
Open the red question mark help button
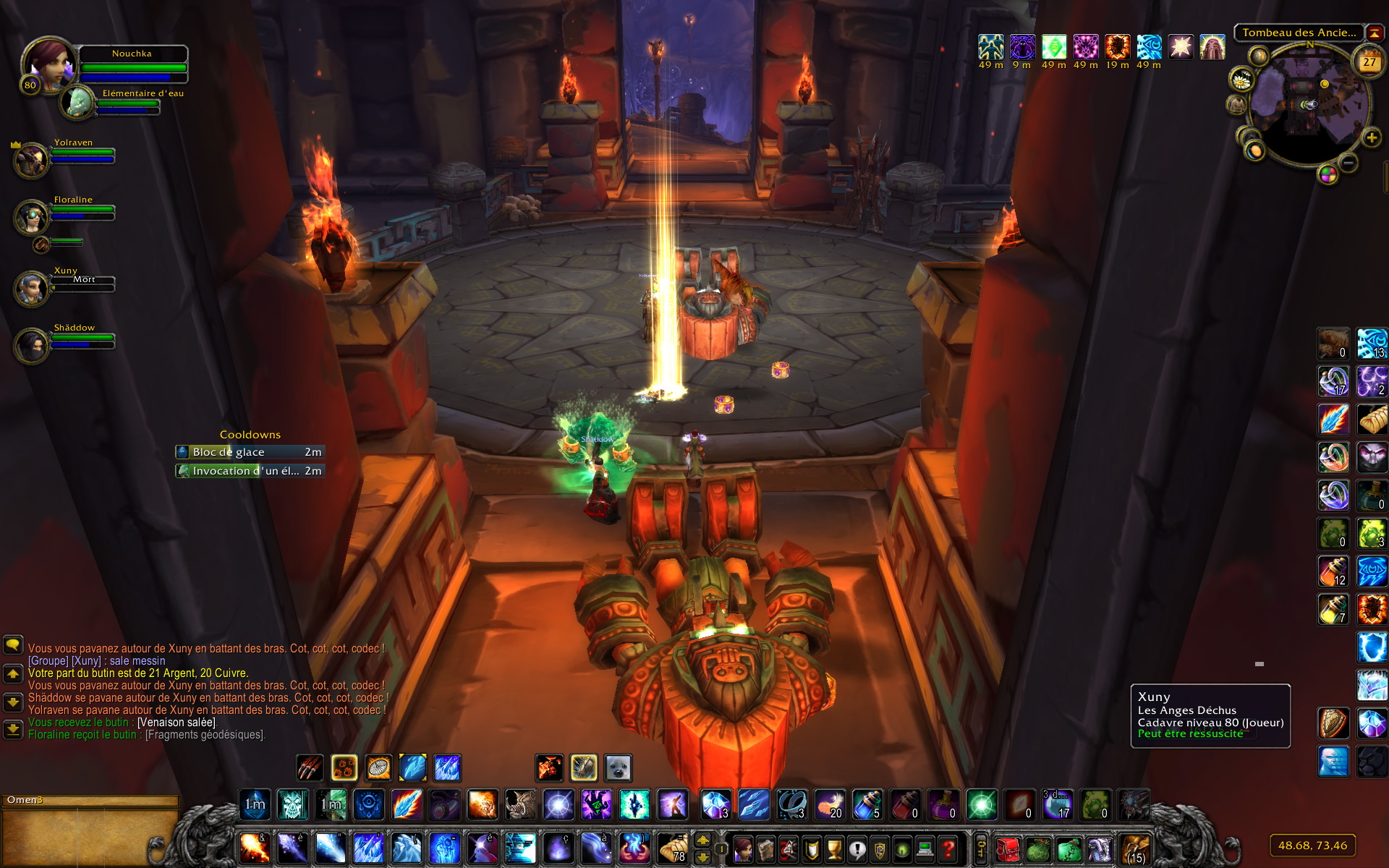point(948,848)
